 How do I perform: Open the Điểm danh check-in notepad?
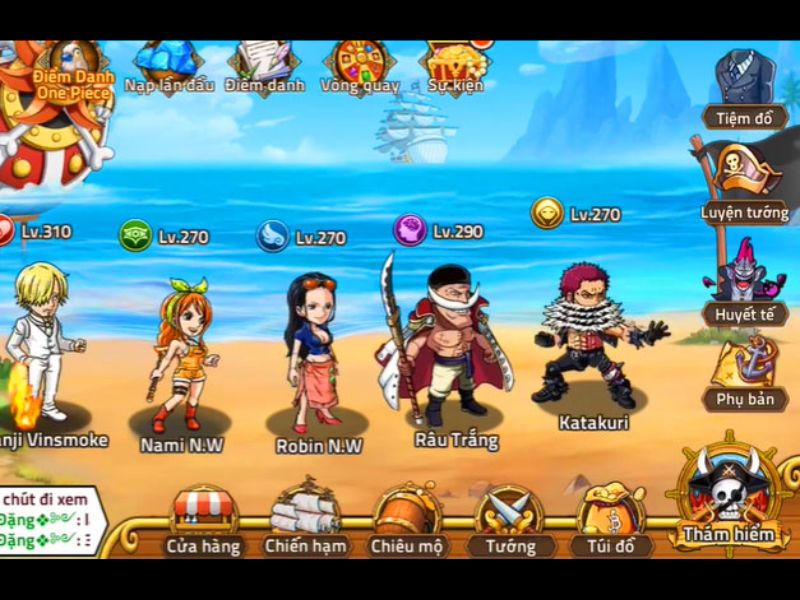(263, 66)
